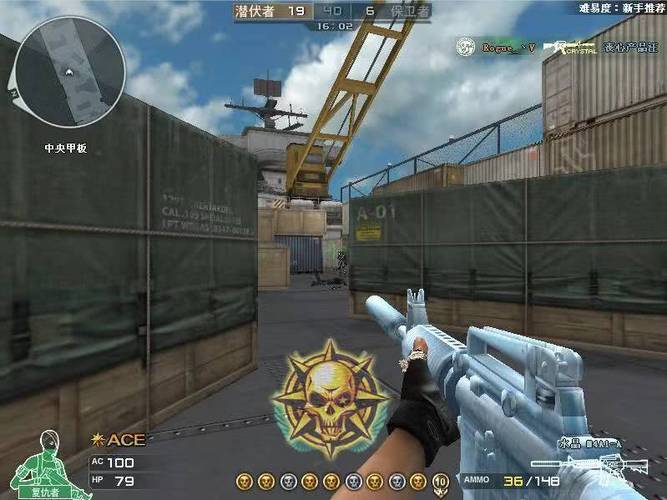
Task: Click the kill streak medal numbered 10
Action: click(x=441, y=483)
